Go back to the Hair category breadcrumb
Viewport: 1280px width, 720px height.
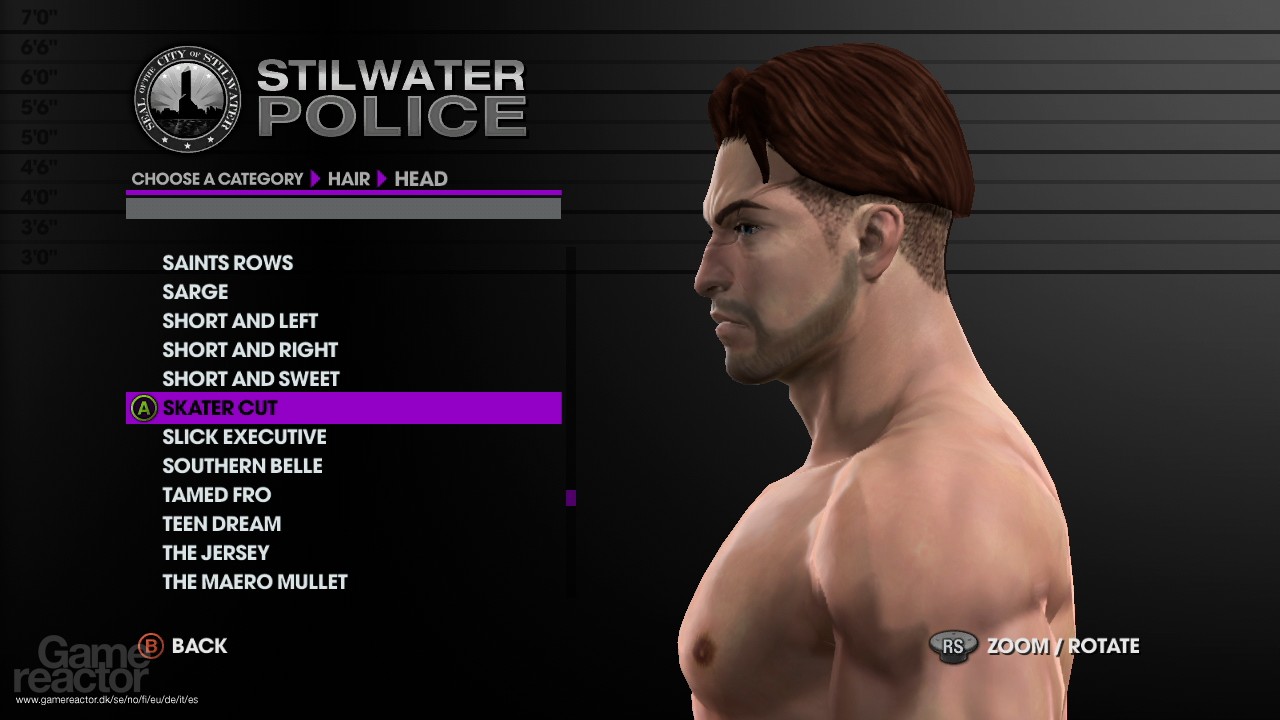coord(349,179)
